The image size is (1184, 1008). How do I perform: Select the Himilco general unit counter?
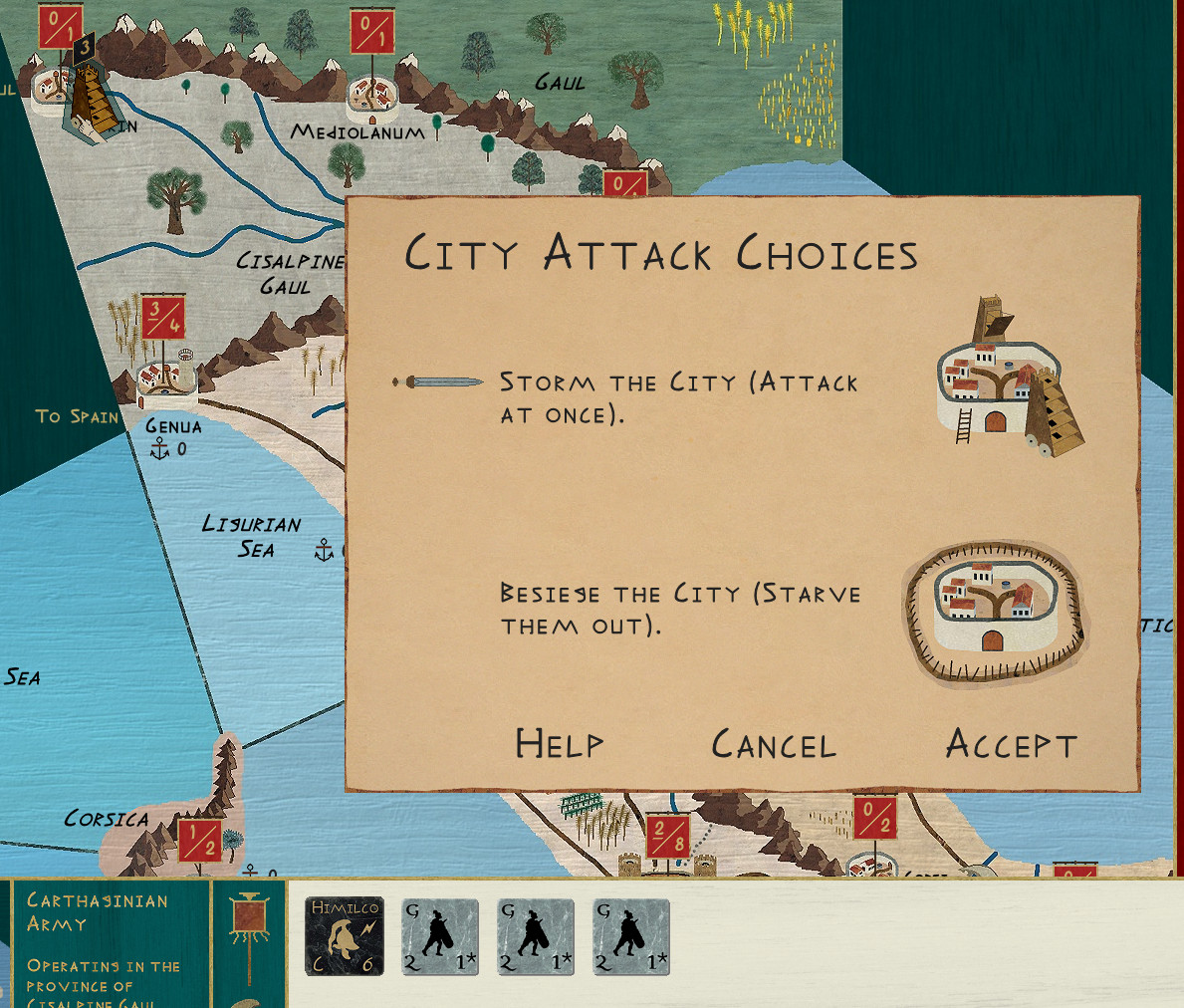coord(345,936)
